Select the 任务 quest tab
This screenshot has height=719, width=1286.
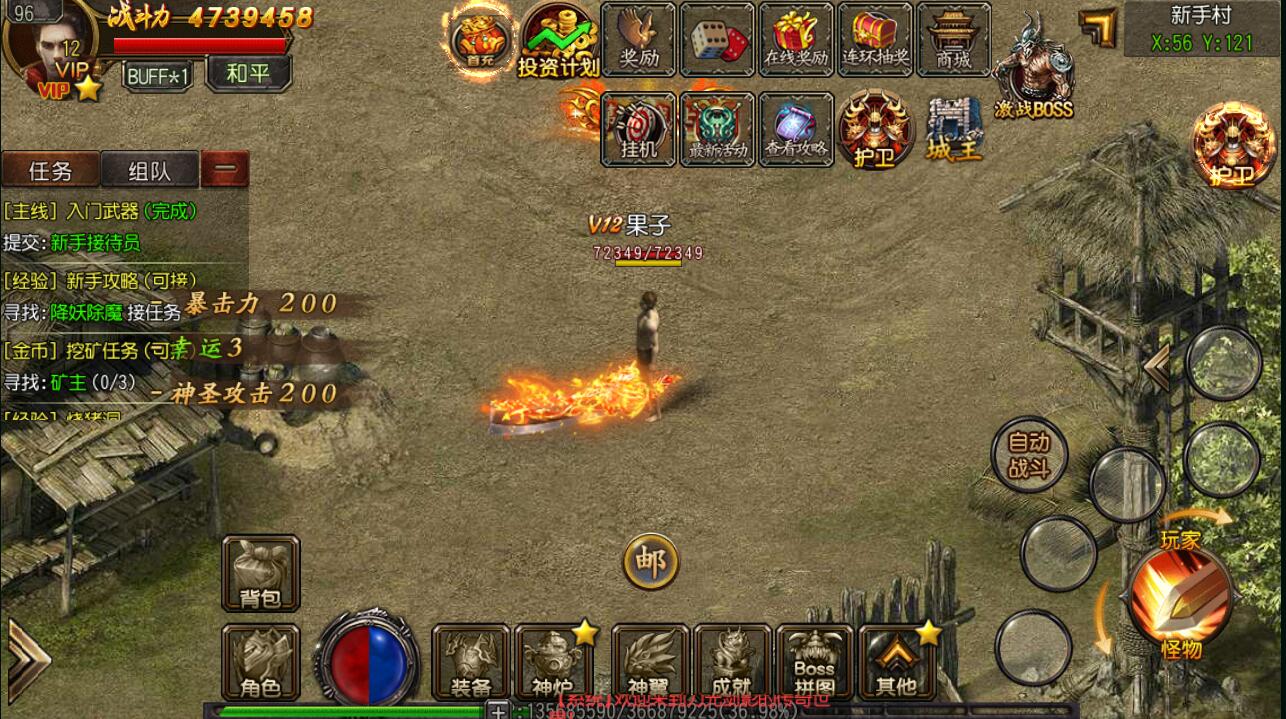pos(50,171)
